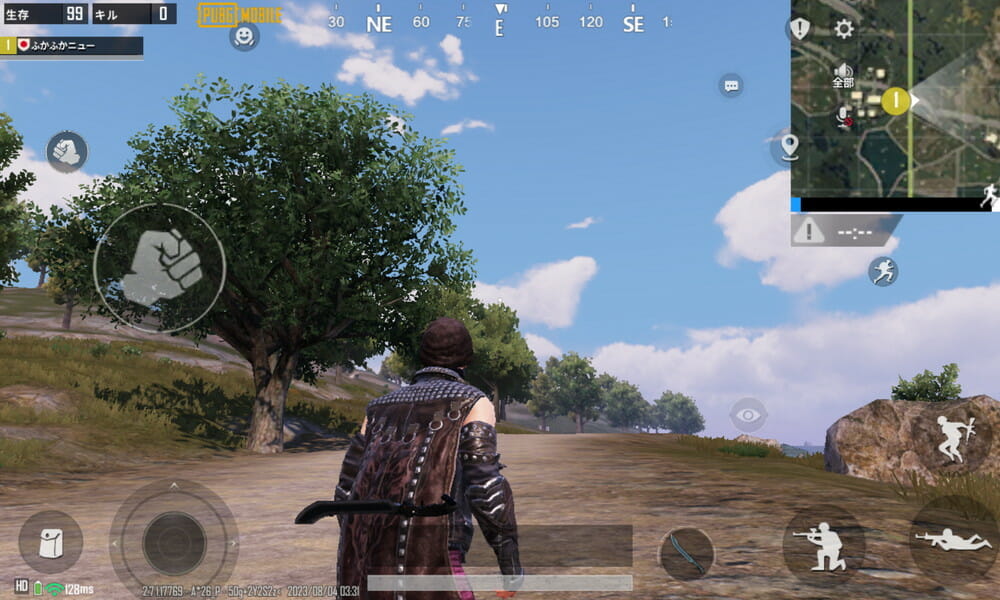Open the settings gear icon
Viewport: 1000px width, 600px height.
pyautogui.click(x=844, y=28)
